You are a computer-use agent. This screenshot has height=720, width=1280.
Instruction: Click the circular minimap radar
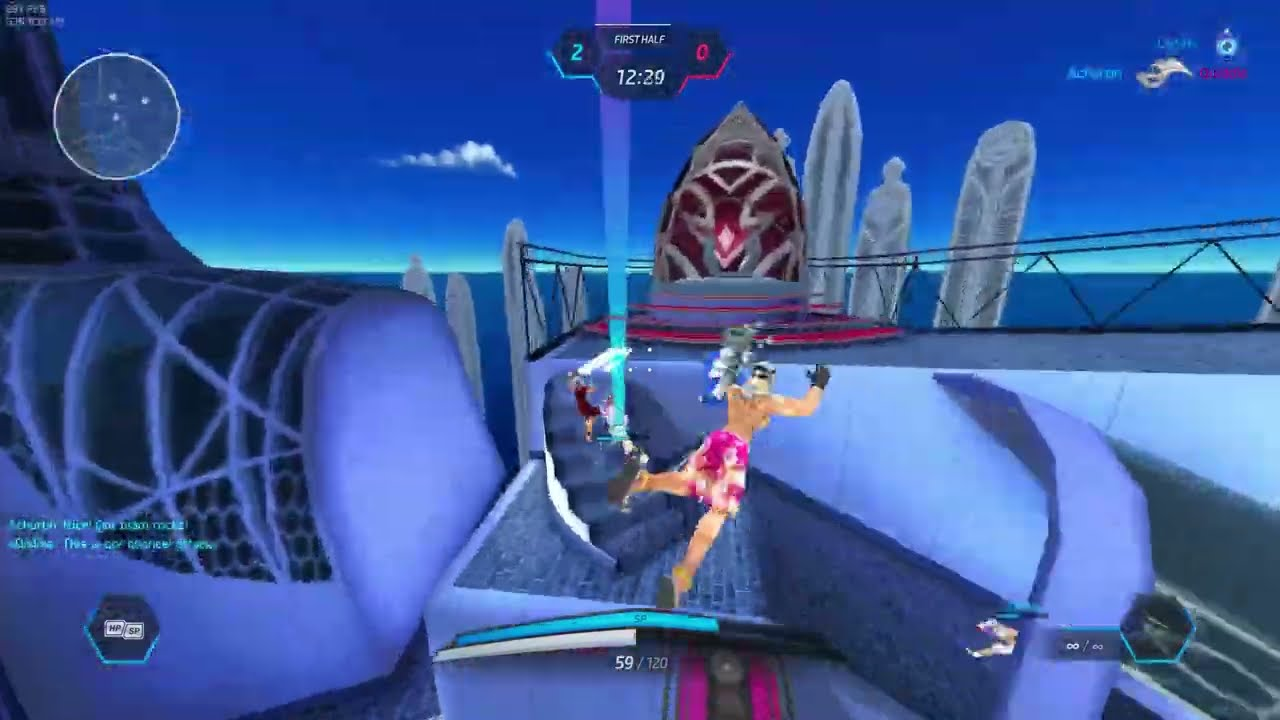coord(117,116)
